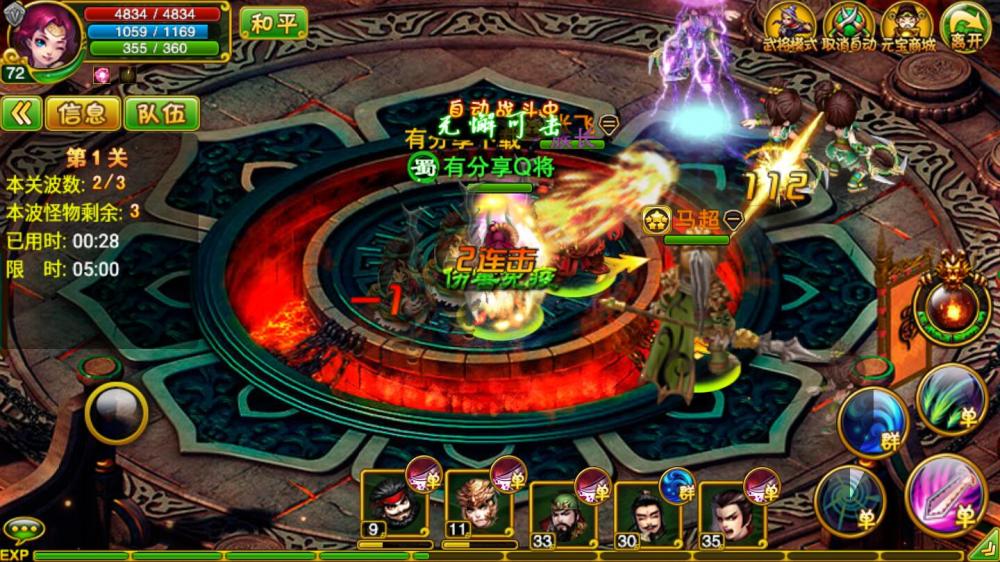Image resolution: width=1000 pixels, height=562 pixels.
Task: Open the 武将模式 general mode icon
Action: pos(791,24)
